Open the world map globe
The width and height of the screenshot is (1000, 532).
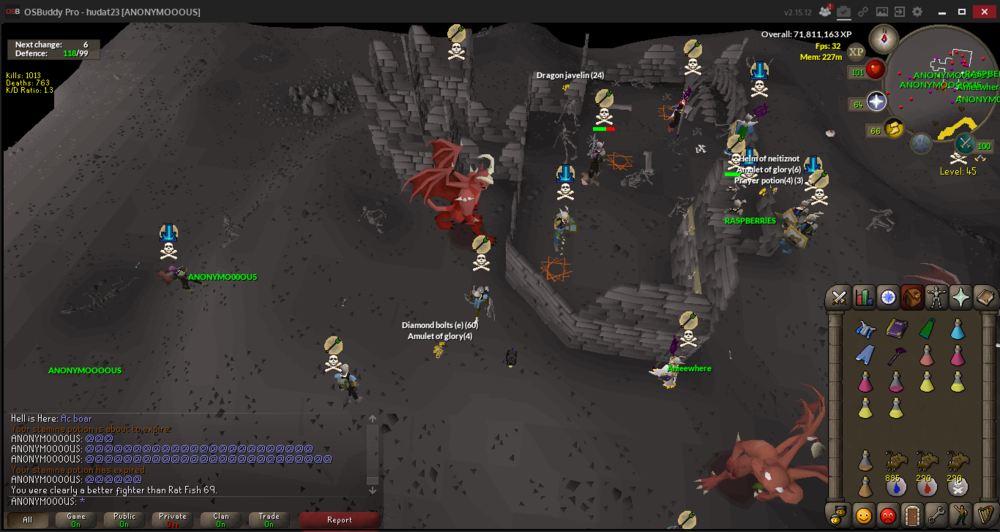click(921, 143)
